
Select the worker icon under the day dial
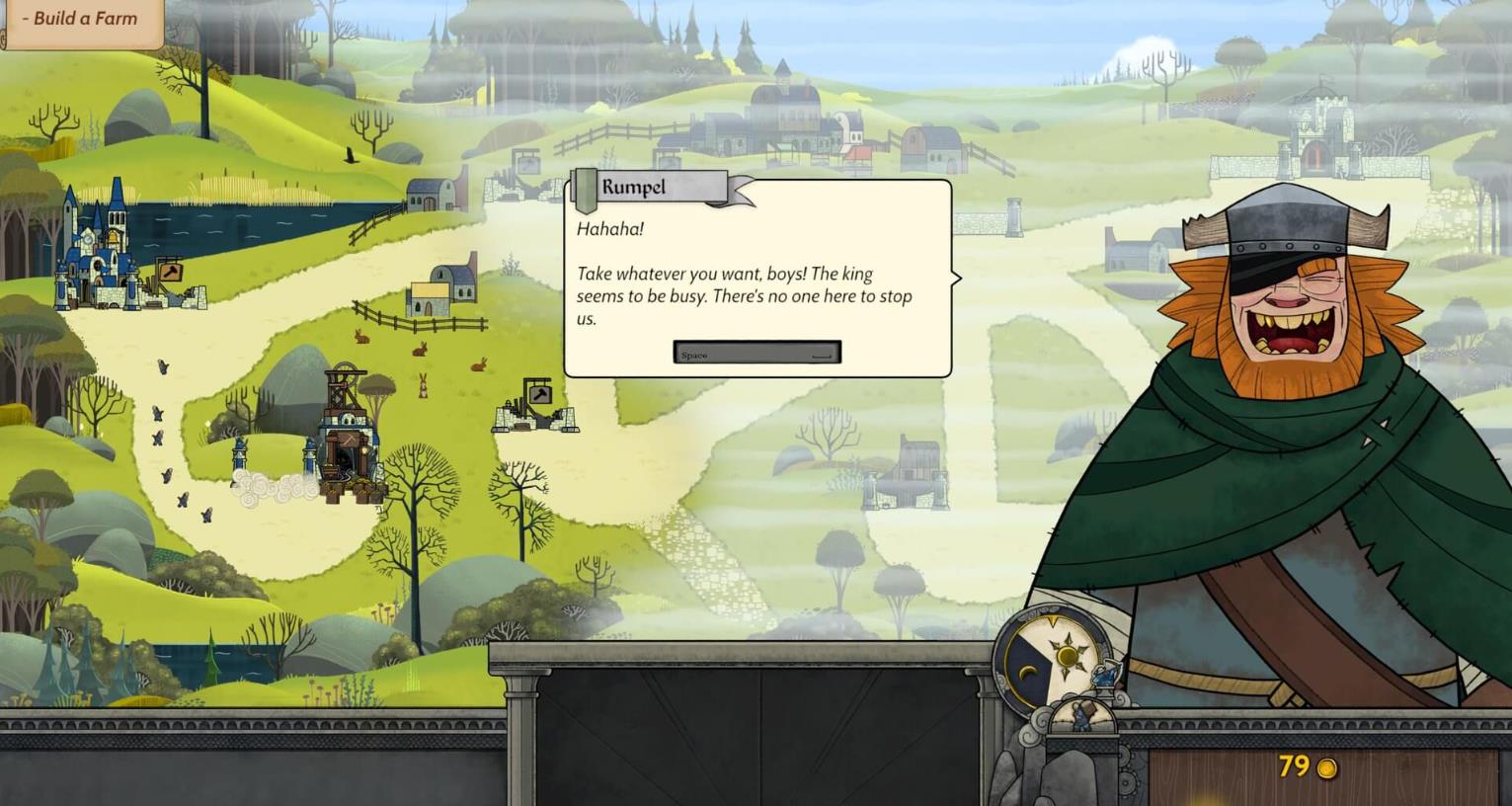(1079, 719)
